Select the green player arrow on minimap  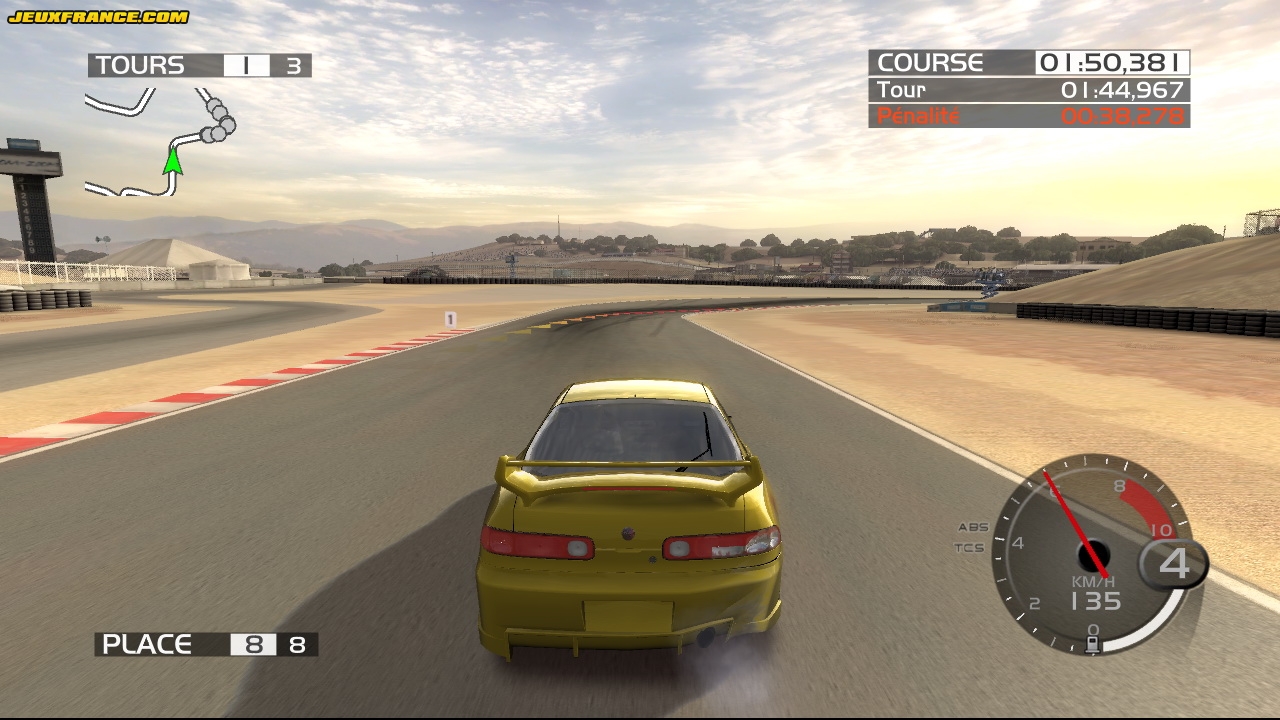click(x=173, y=159)
